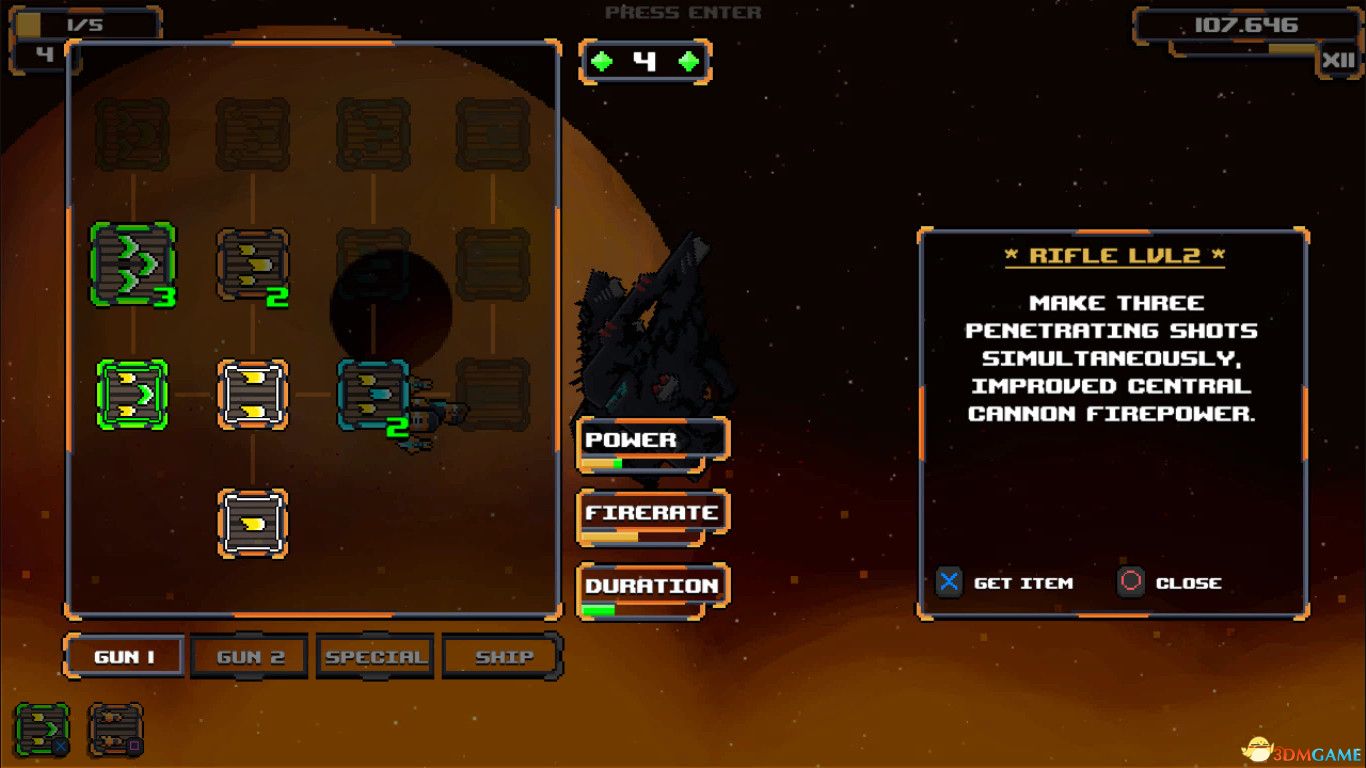Select the white-framed single-bullet upgrade node
Image resolution: width=1366 pixels, height=768 pixels.
pyautogui.click(x=252, y=523)
